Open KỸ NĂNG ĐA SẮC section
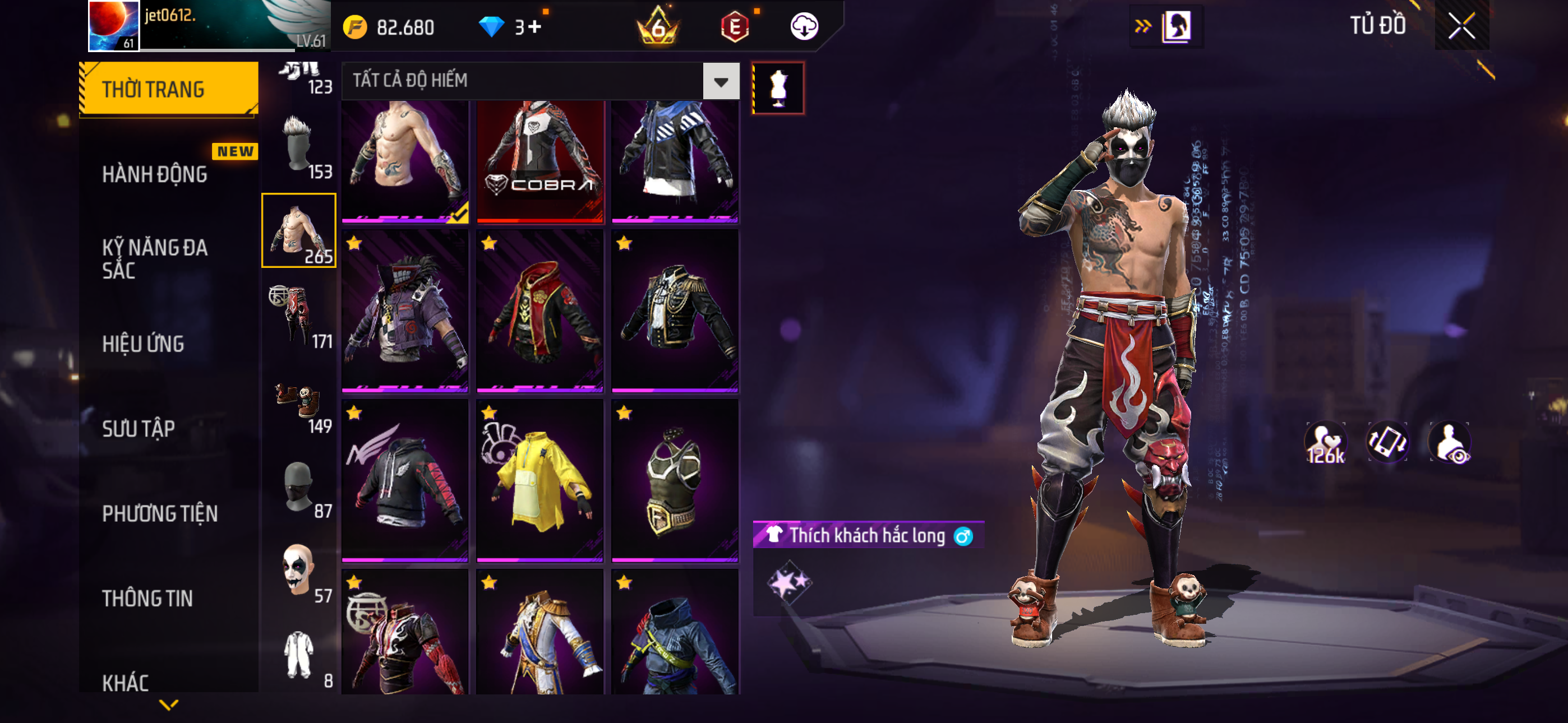 [x=155, y=258]
